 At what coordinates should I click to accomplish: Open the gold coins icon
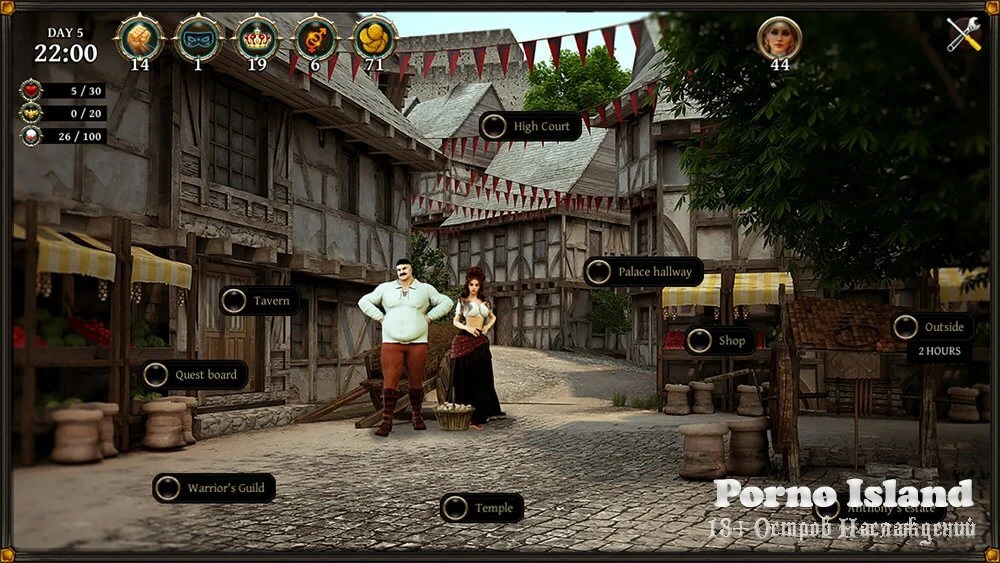[x=375, y=38]
